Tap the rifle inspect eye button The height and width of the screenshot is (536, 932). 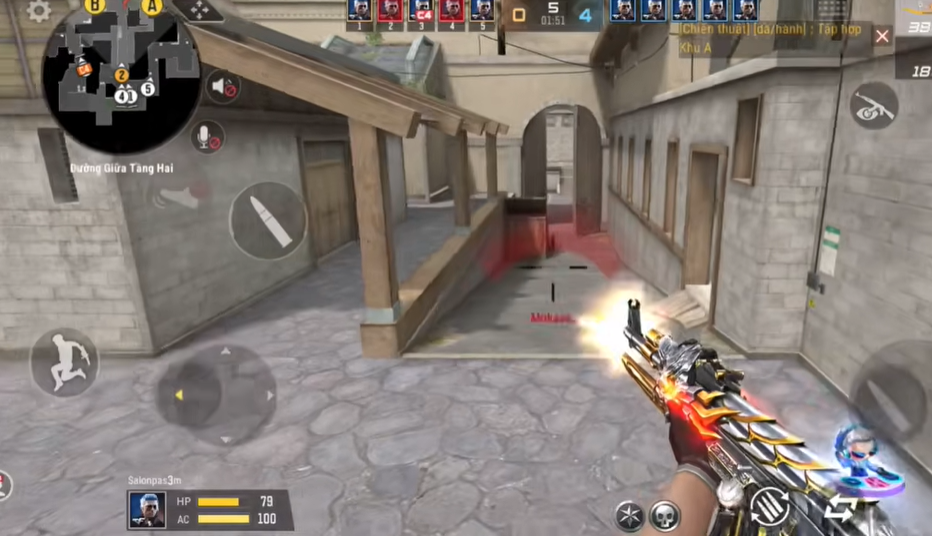tap(873, 105)
